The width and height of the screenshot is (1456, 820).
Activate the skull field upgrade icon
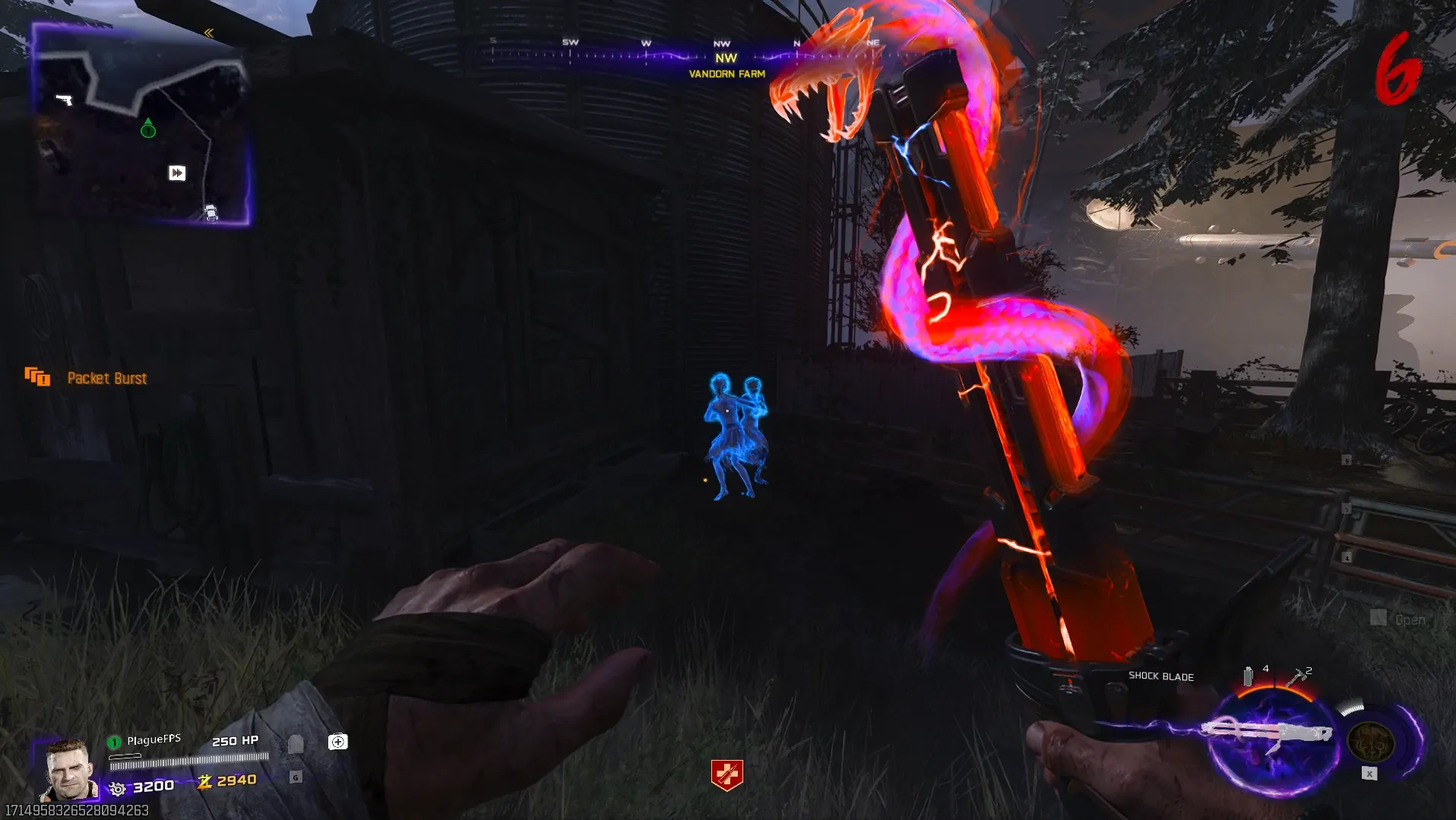point(1371,741)
